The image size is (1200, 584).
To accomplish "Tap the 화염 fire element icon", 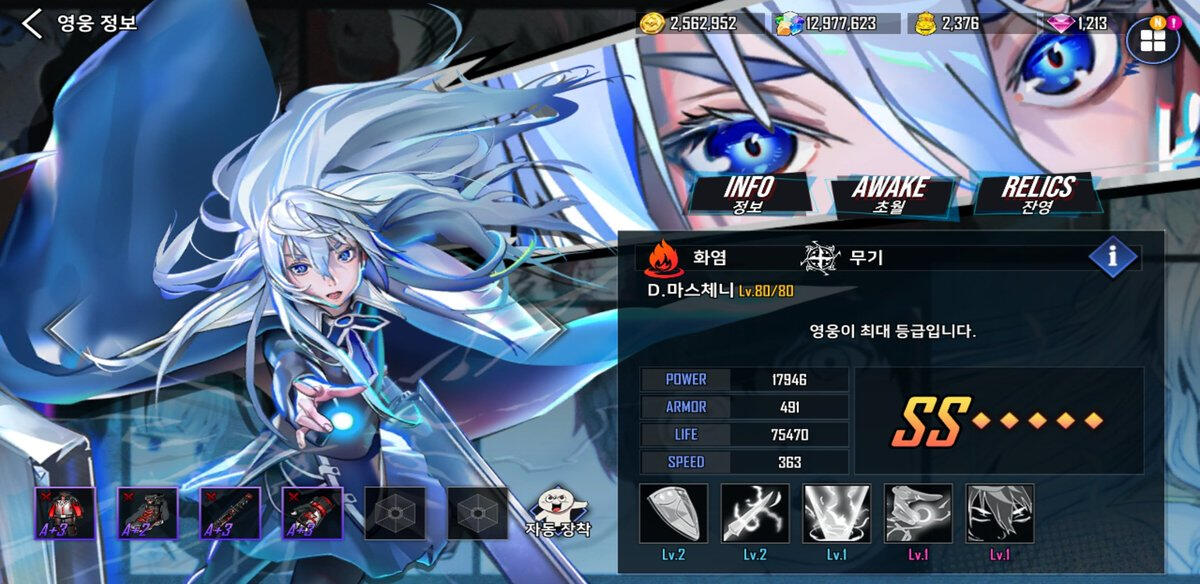I will click(x=662, y=258).
